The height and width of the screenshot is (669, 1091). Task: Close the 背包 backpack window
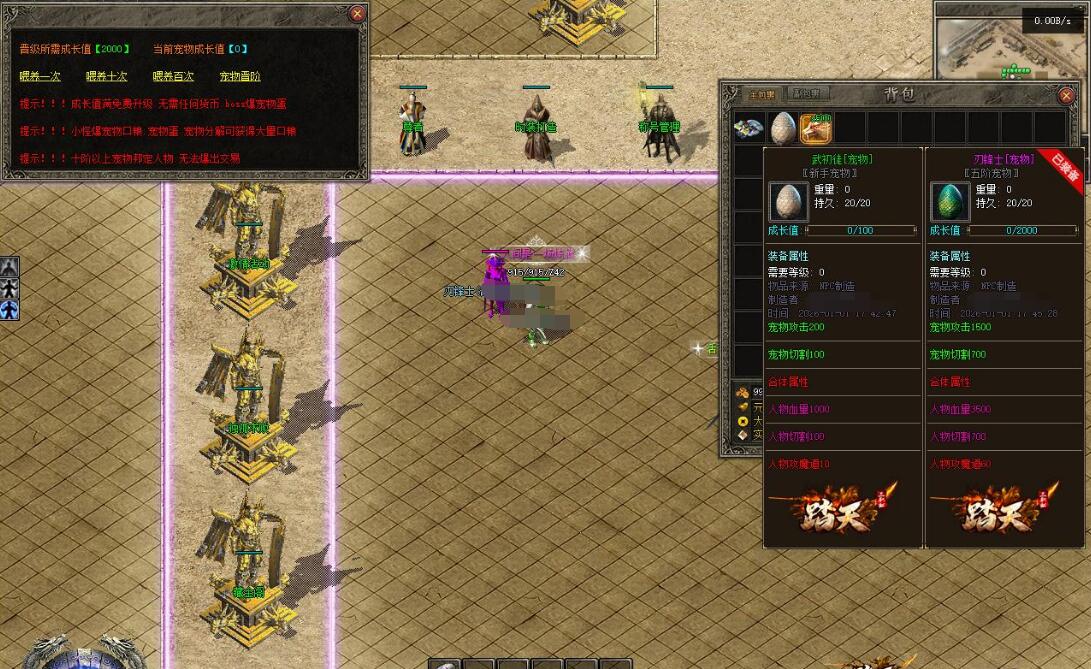(x=1066, y=96)
